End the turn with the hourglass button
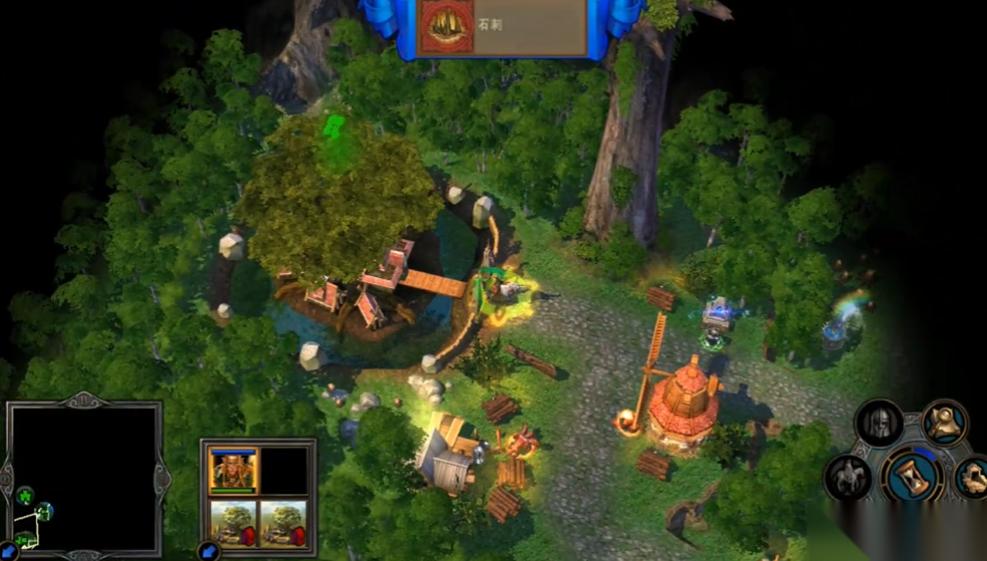Screen dimensions: 987x561 click(912, 474)
